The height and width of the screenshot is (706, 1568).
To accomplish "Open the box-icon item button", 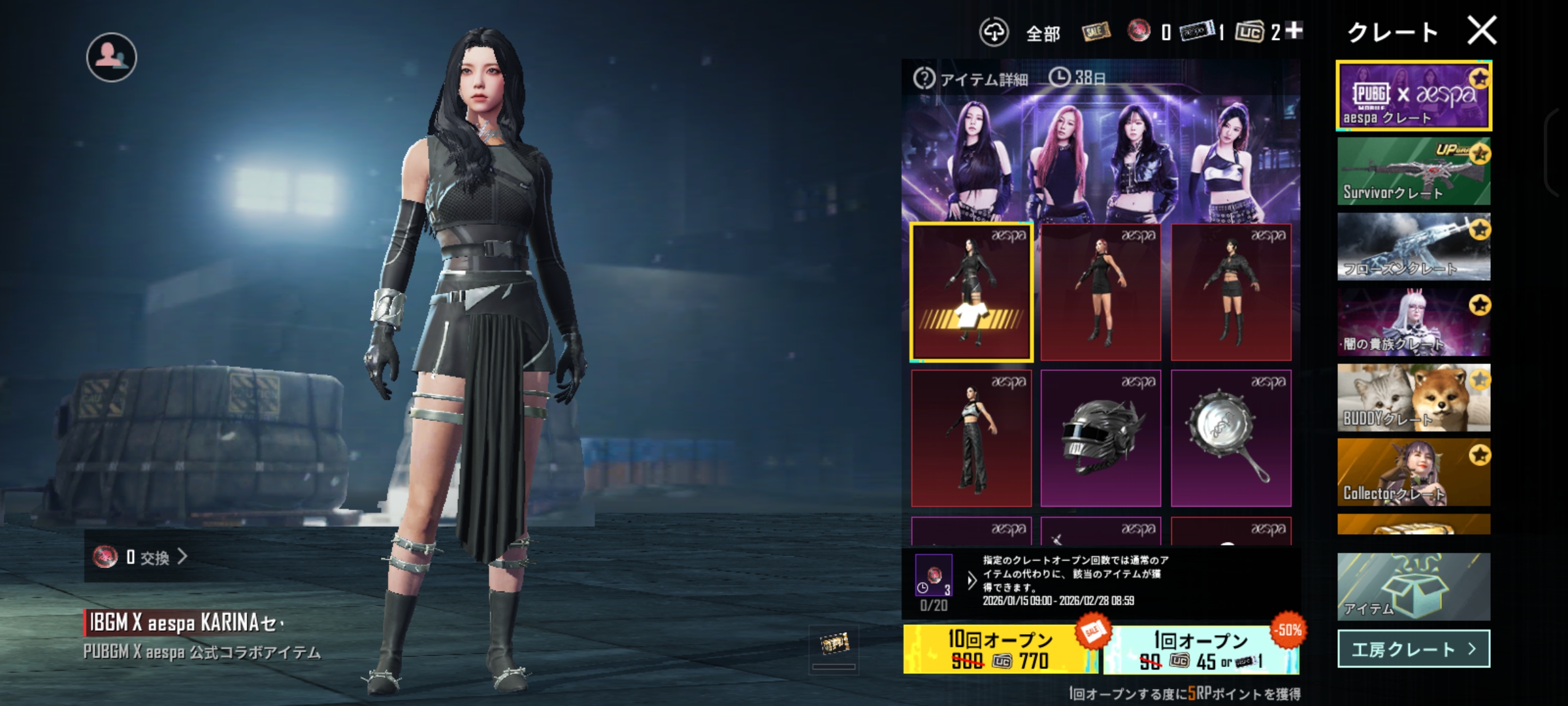I will (1414, 586).
